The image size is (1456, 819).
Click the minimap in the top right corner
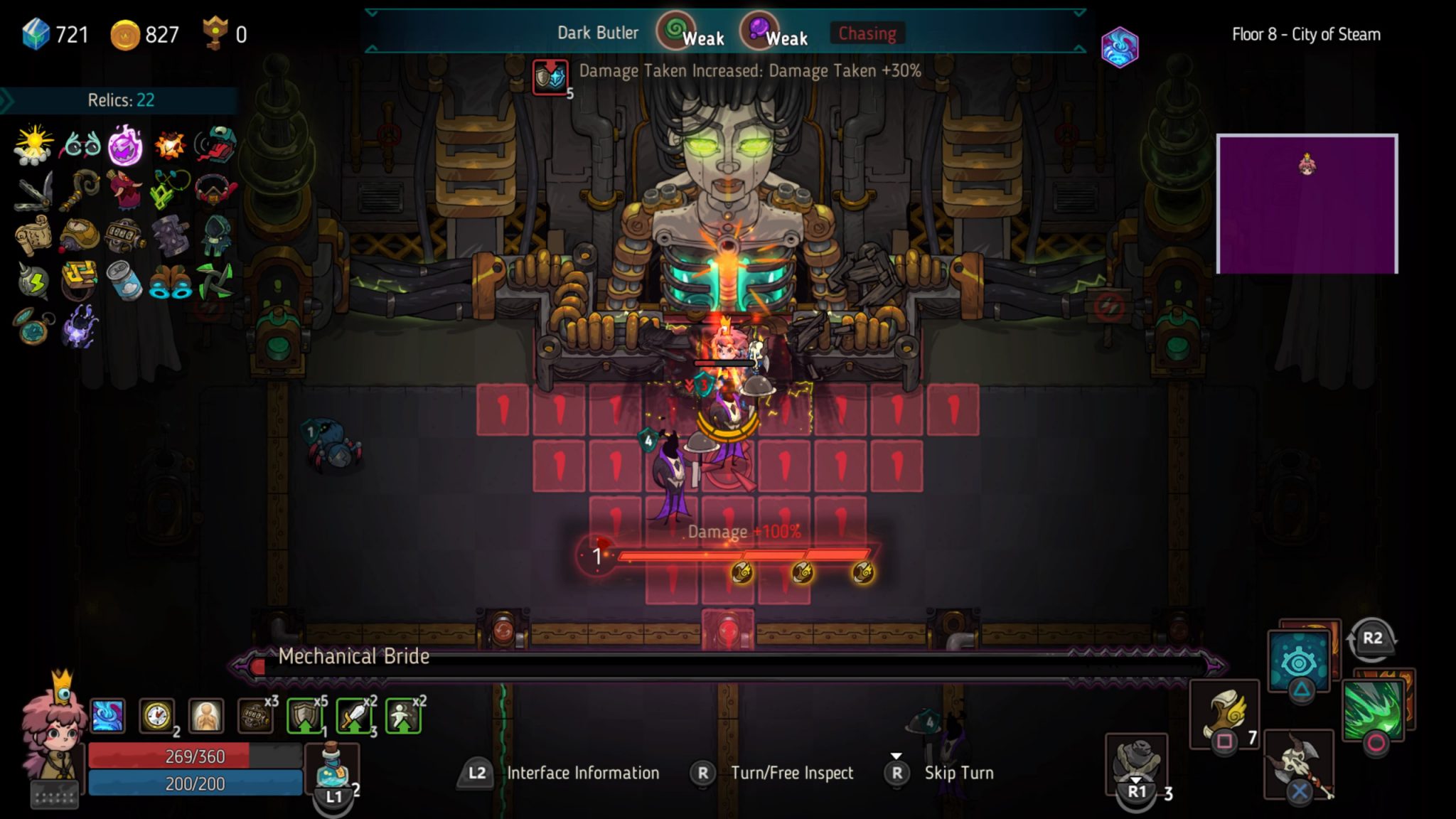click(1308, 203)
